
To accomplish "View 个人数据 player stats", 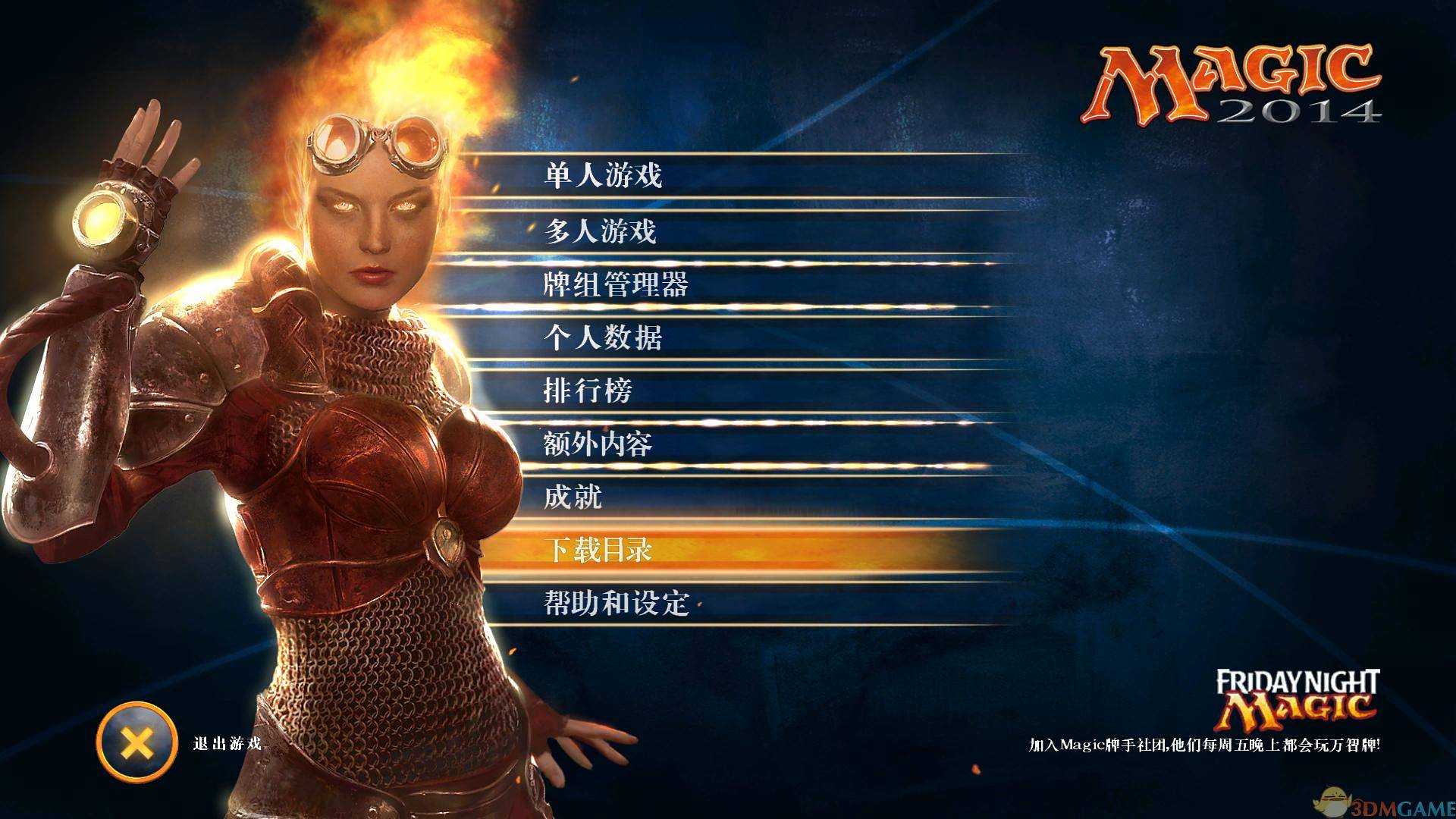I will point(603,337).
